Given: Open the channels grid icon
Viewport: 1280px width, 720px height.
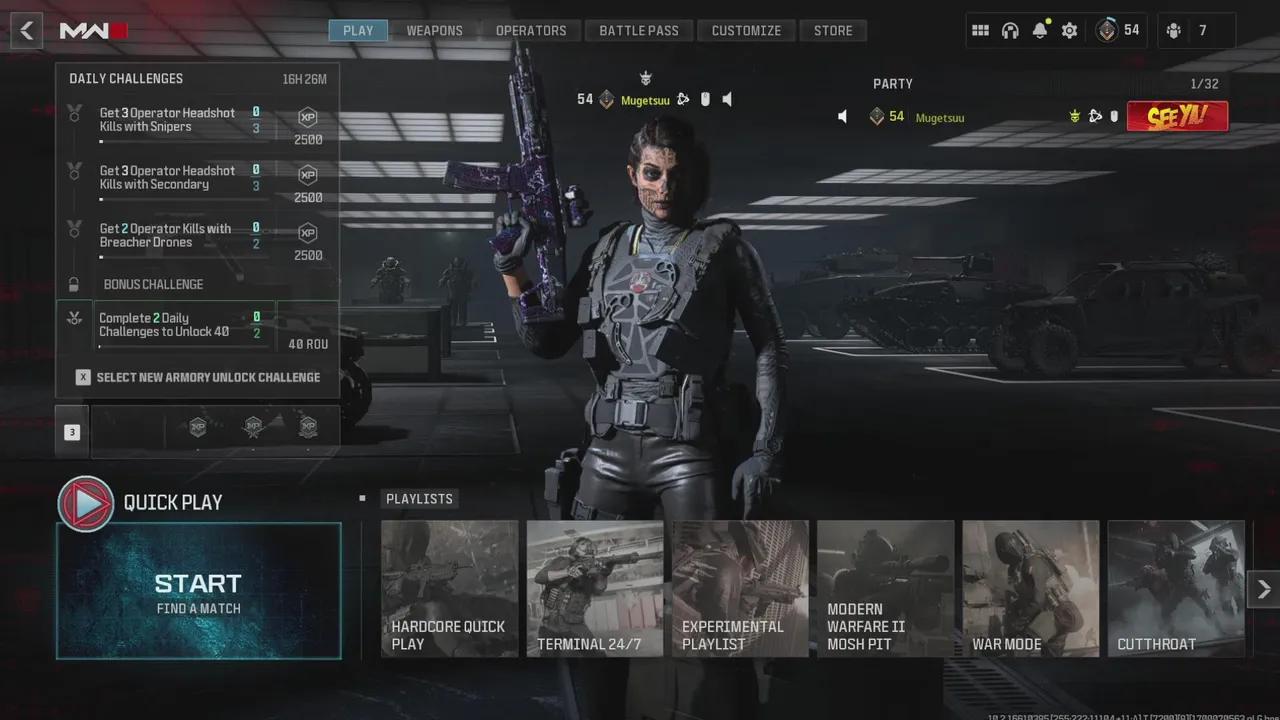Looking at the screenshot, I should click(980, 30).
